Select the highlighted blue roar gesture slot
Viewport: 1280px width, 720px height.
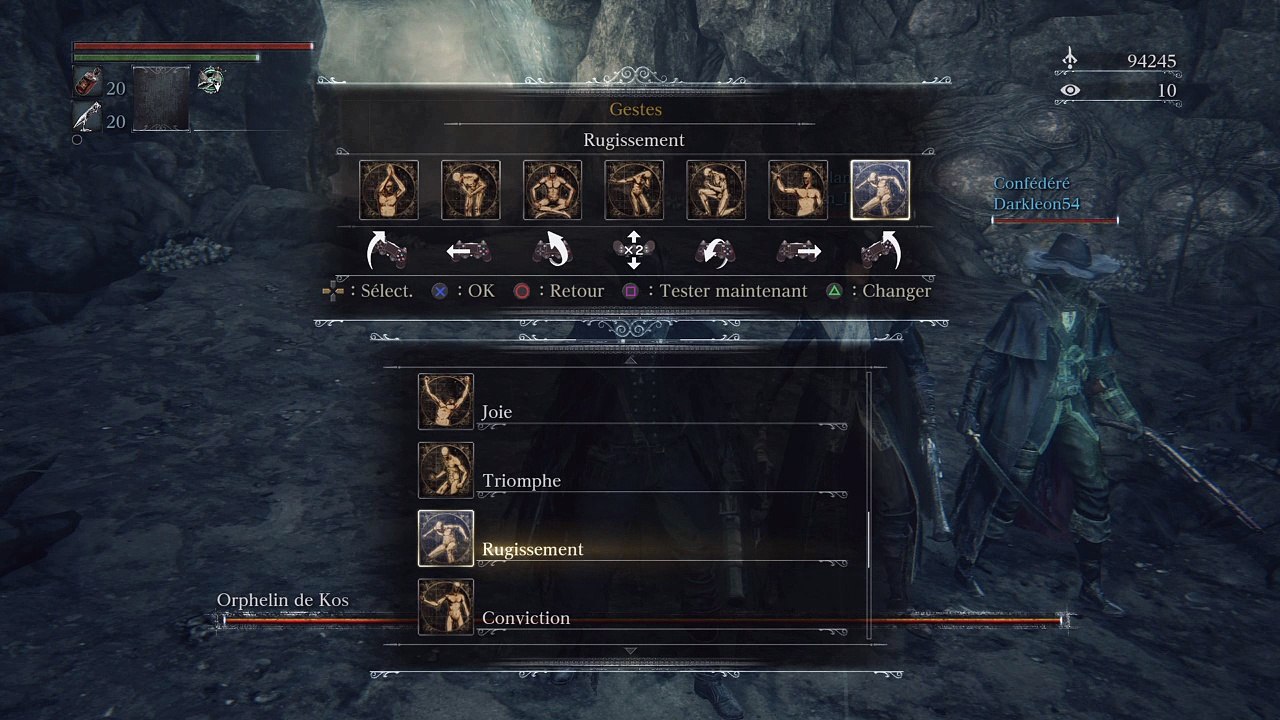(880, 190)
